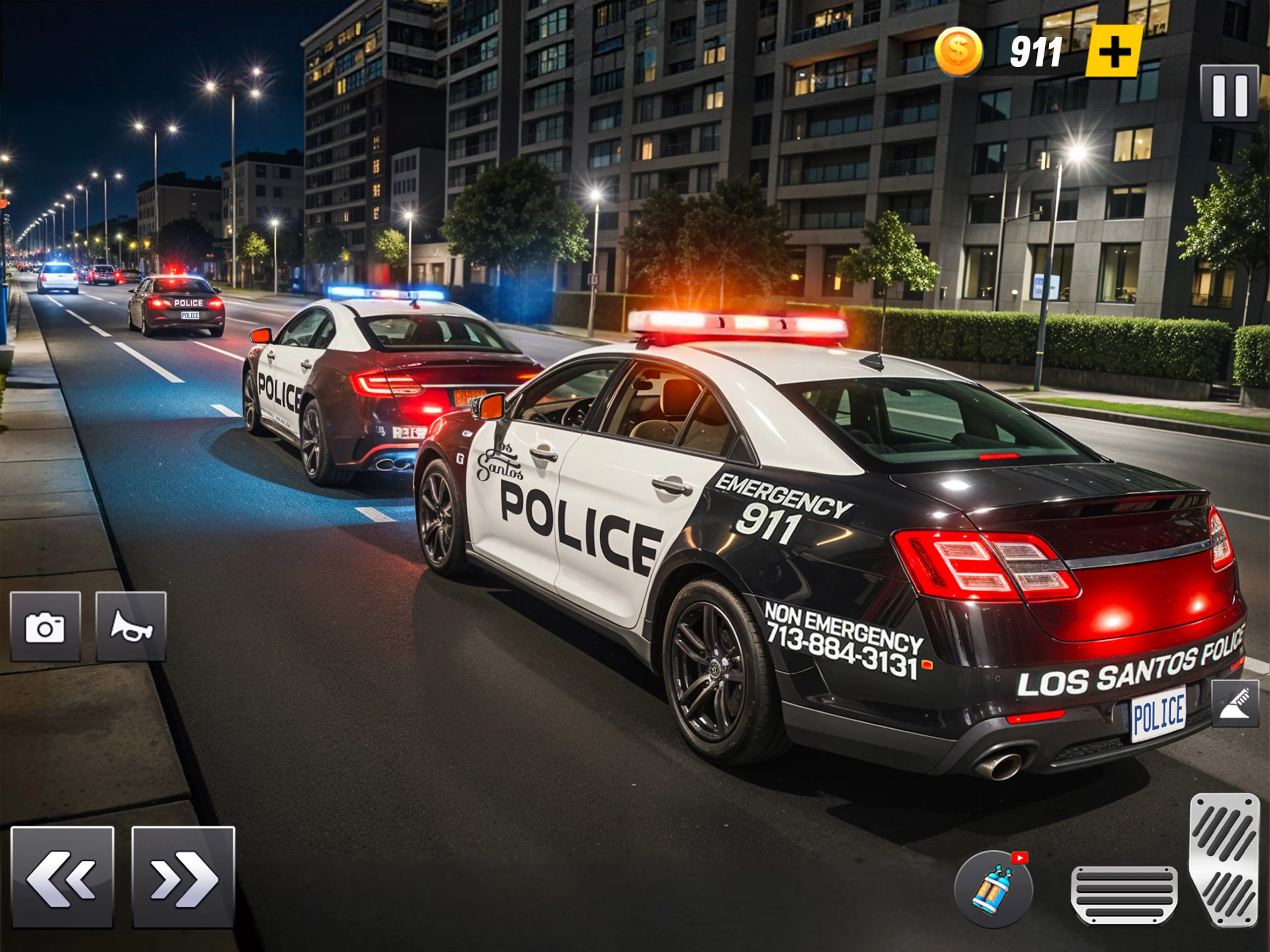The width and height of the screenshot is (1270, 952).
Task: Steer right with the right arrow button
Action: [184, 877]
